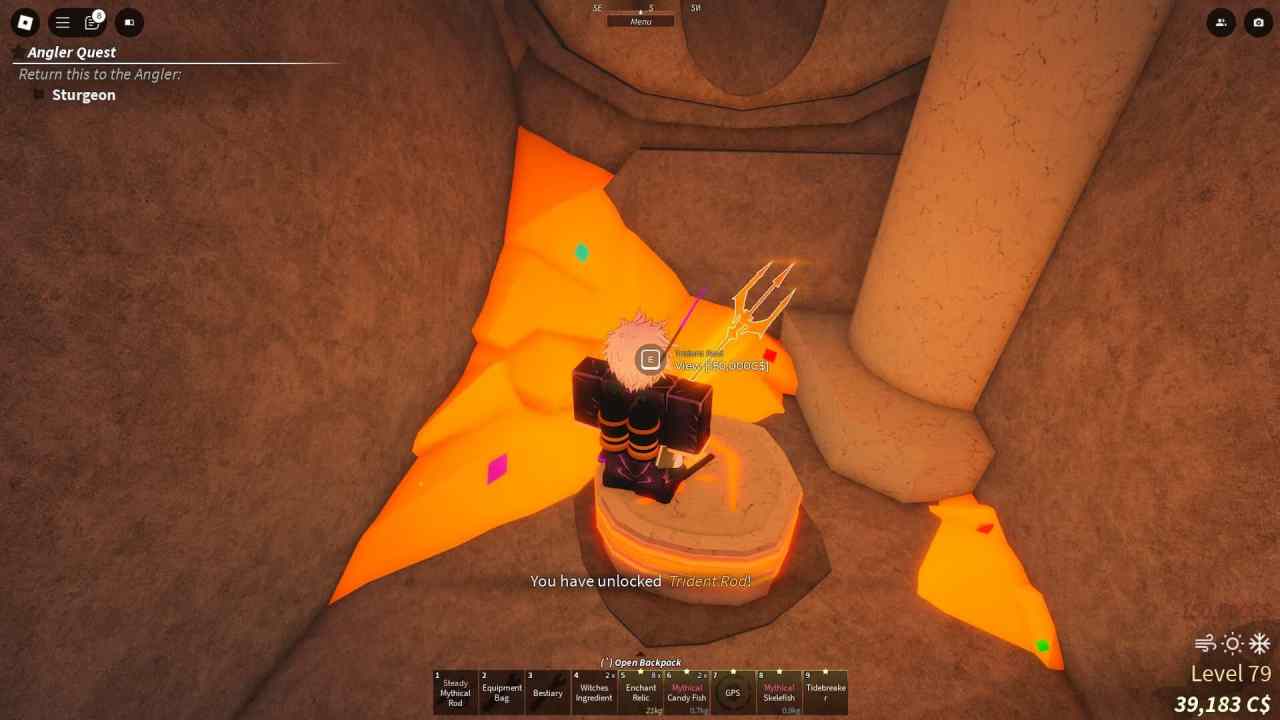Screen dimensions: 1280x720
Task: Open the GPS from the hotbar
Action: click(733, 691)
